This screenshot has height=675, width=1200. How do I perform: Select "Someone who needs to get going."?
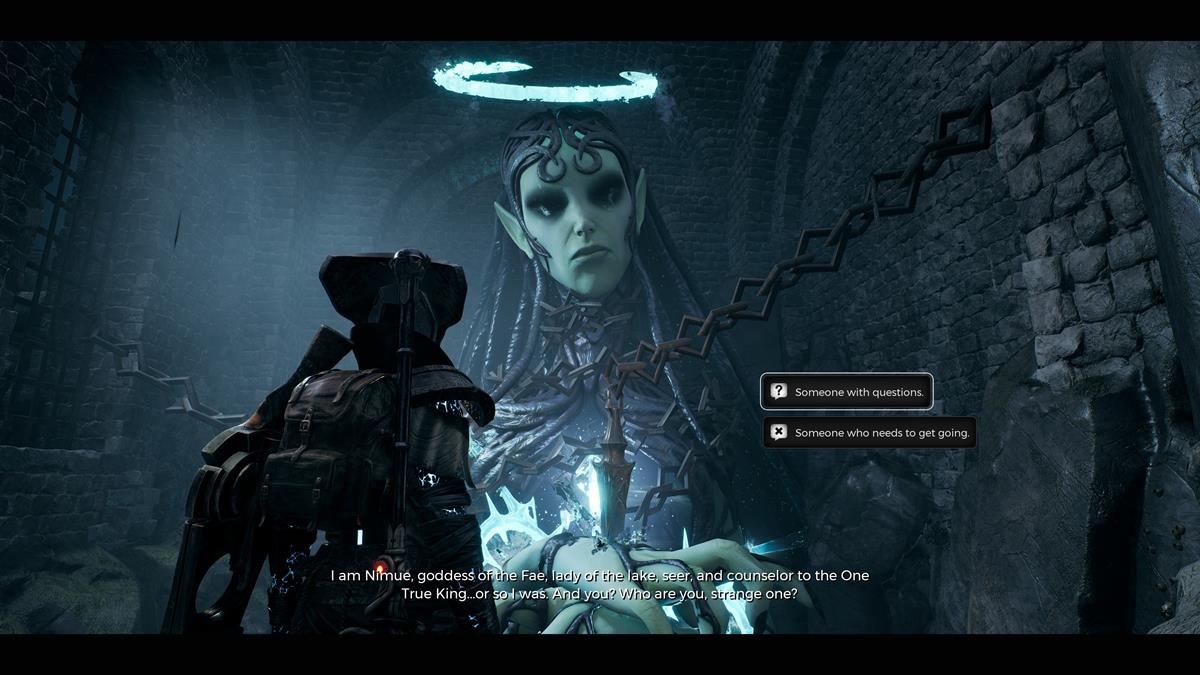coord(869,433)
